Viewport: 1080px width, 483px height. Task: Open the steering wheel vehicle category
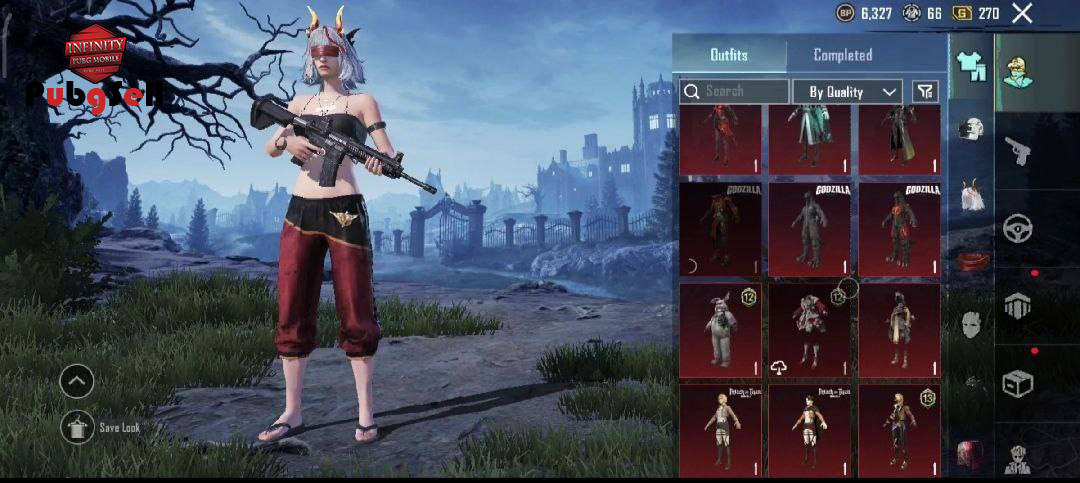[x=1018, y=228]
